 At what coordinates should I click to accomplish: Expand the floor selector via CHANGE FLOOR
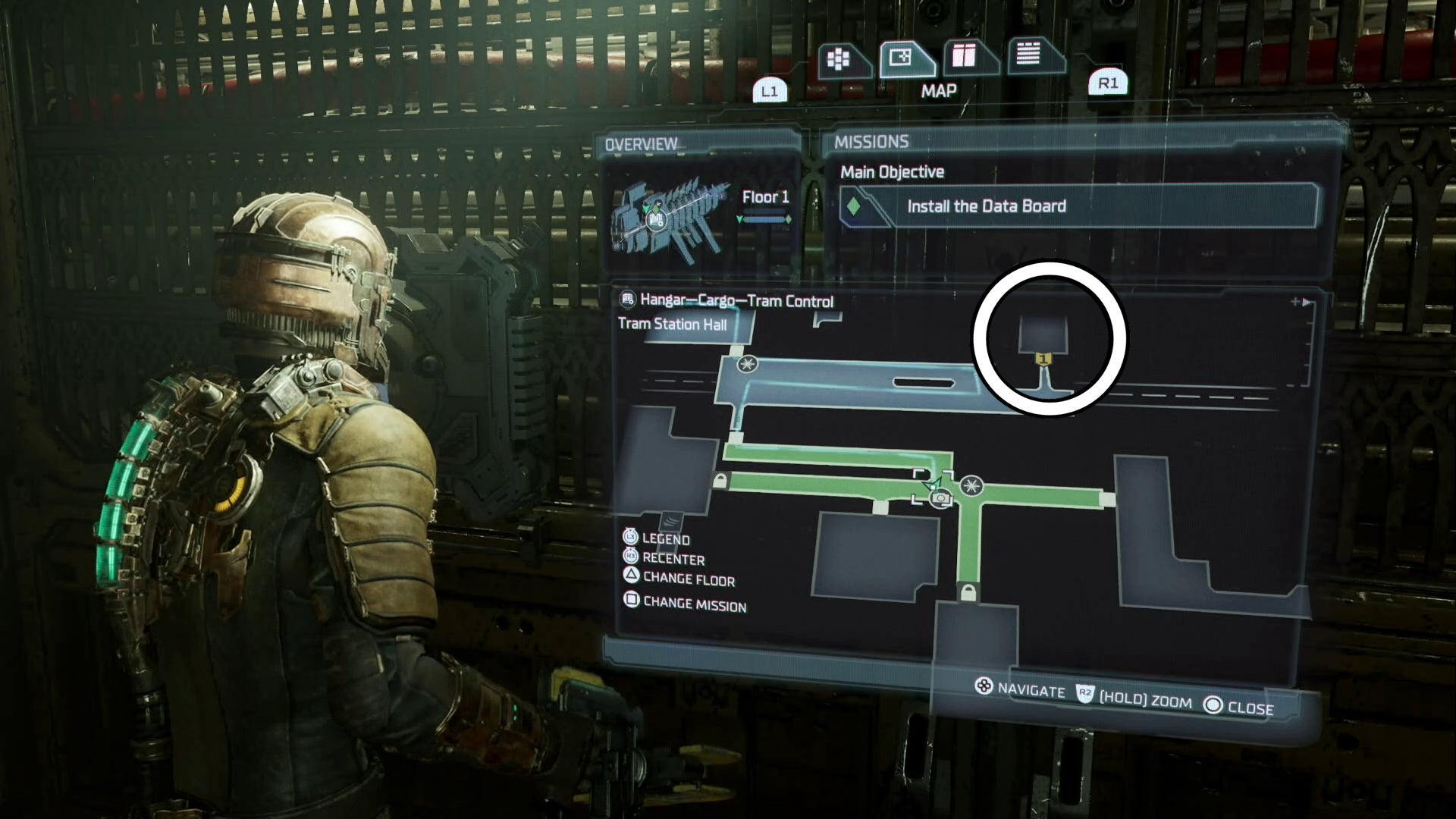[686, 581]
